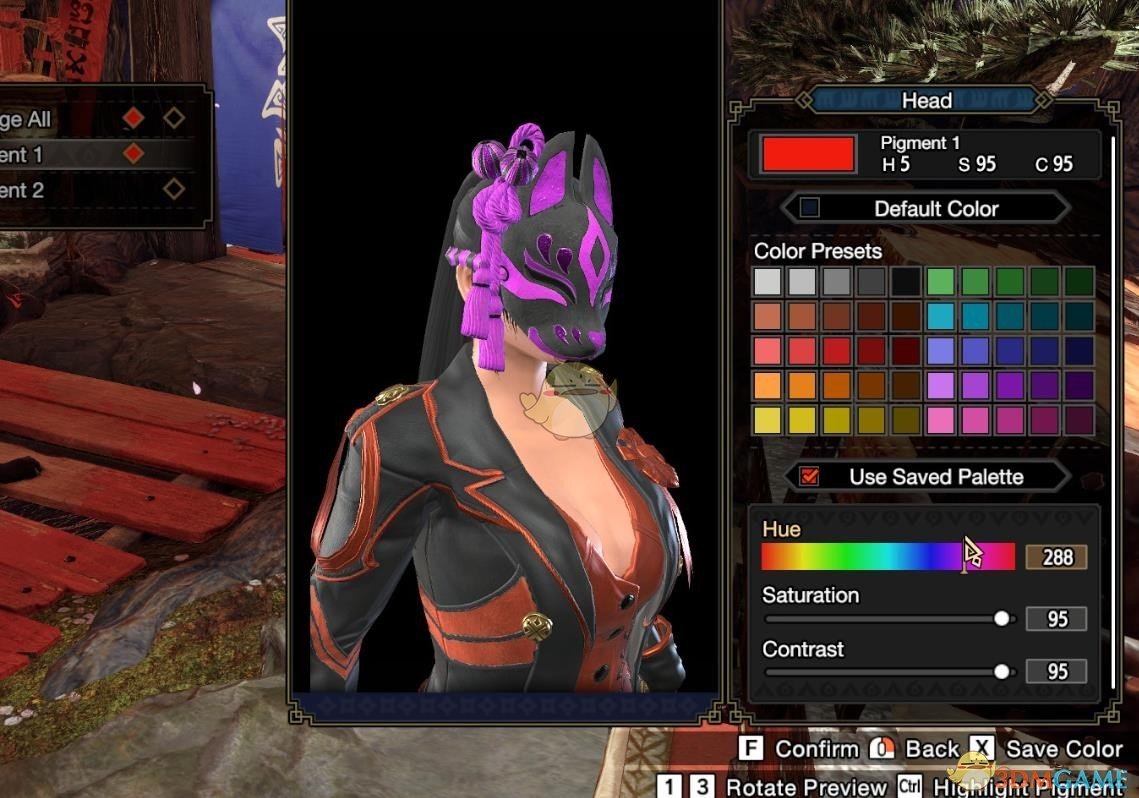Click the Saturation slider handle
The width and height of the screenshot is (1139, 798).
pos(1002,620)
